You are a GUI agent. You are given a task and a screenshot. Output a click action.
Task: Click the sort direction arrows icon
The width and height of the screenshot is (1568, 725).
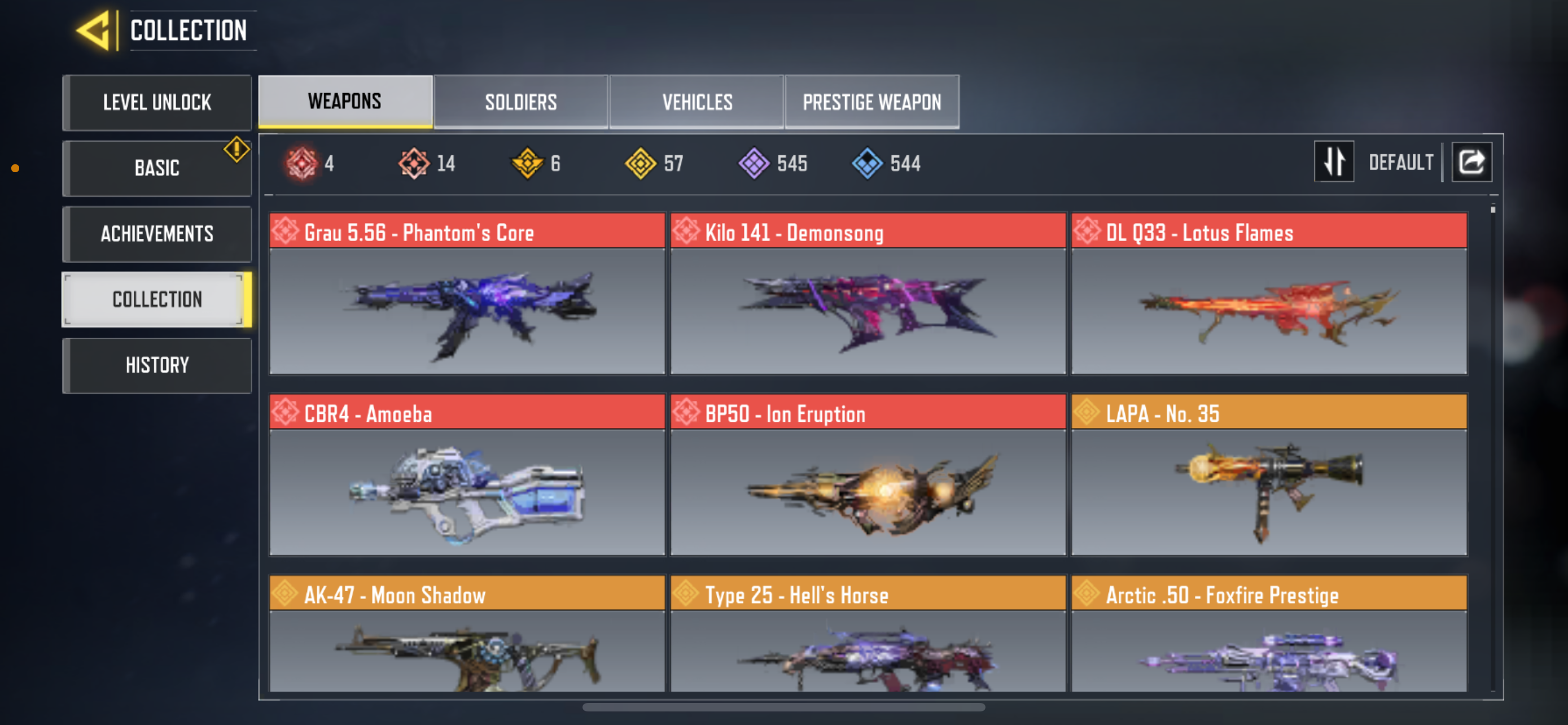(x=1334, y=161)
